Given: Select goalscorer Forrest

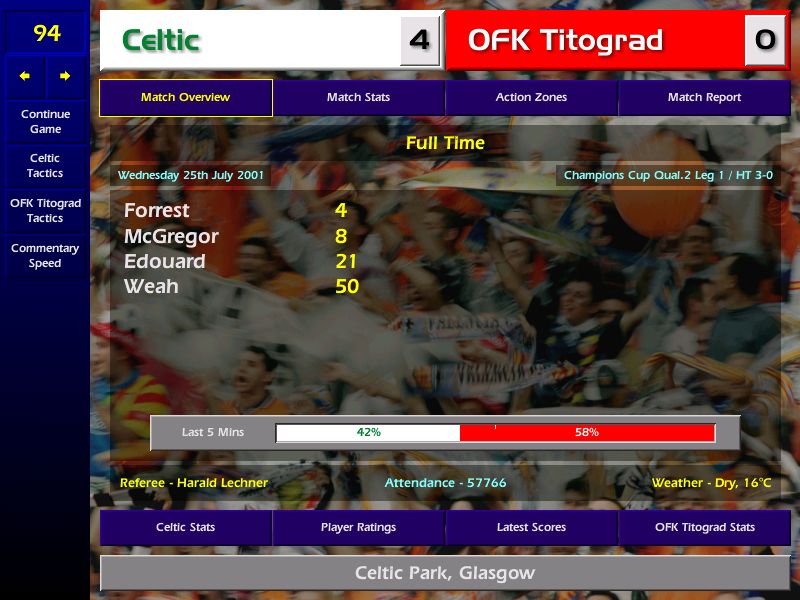Looking at the screenshot, I should tap(156, 210).
